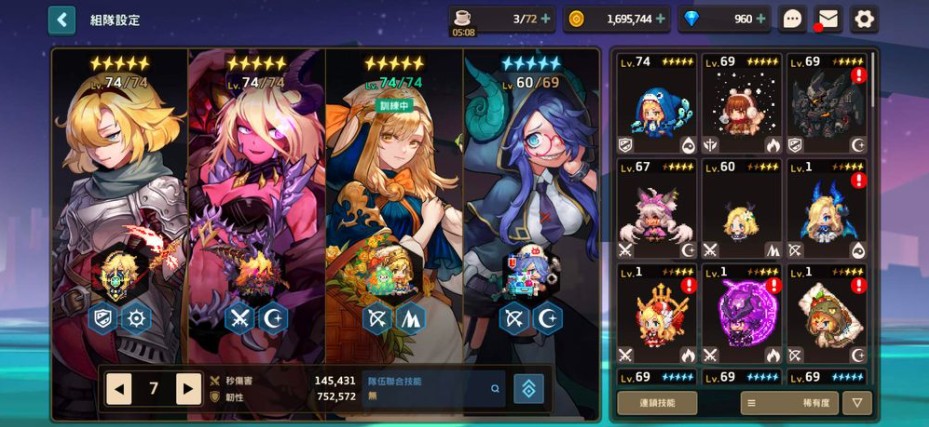The width and height of the screenshot is (929, 427).
Task: Go back using the top-left arrow
Action: [62, 20]
